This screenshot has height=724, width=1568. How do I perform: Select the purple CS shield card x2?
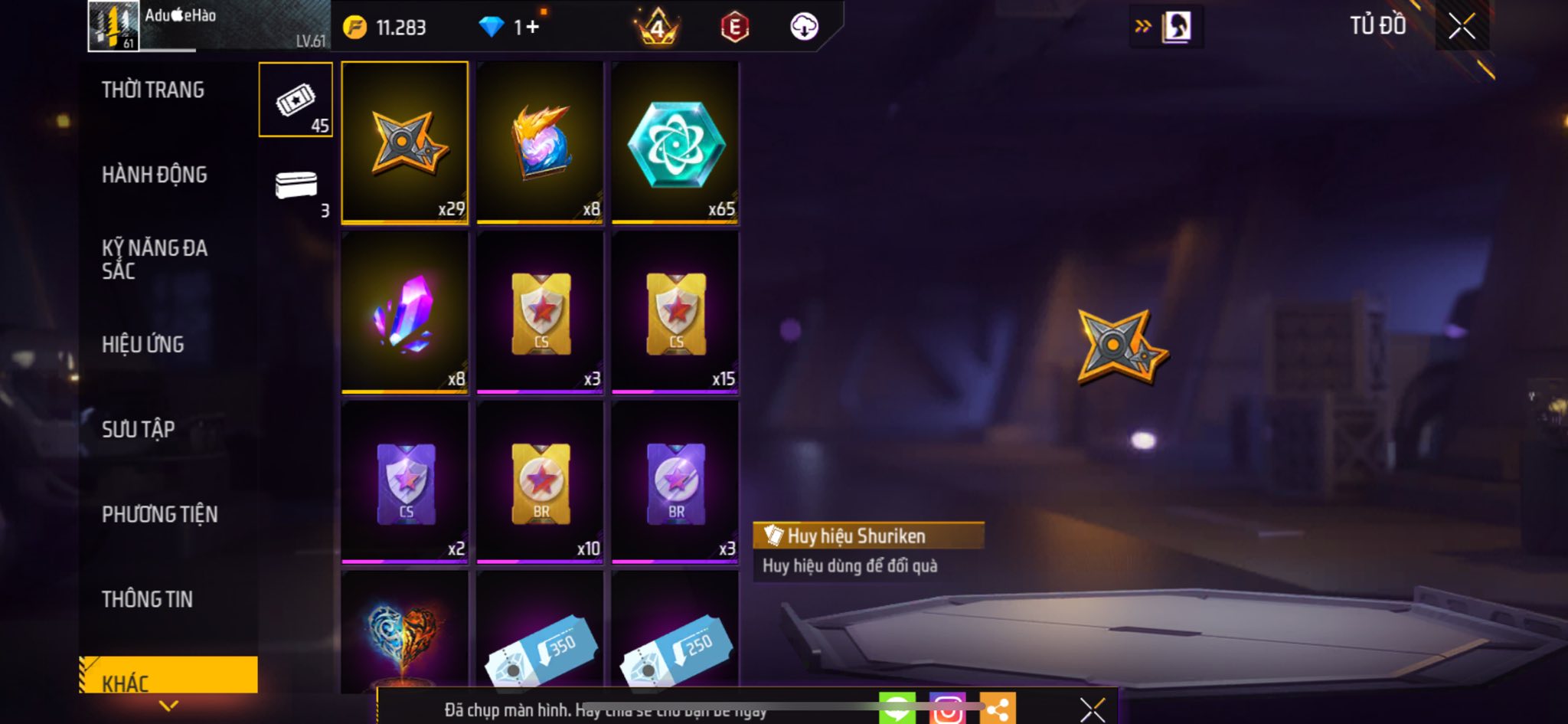click(x=405, y=483)
